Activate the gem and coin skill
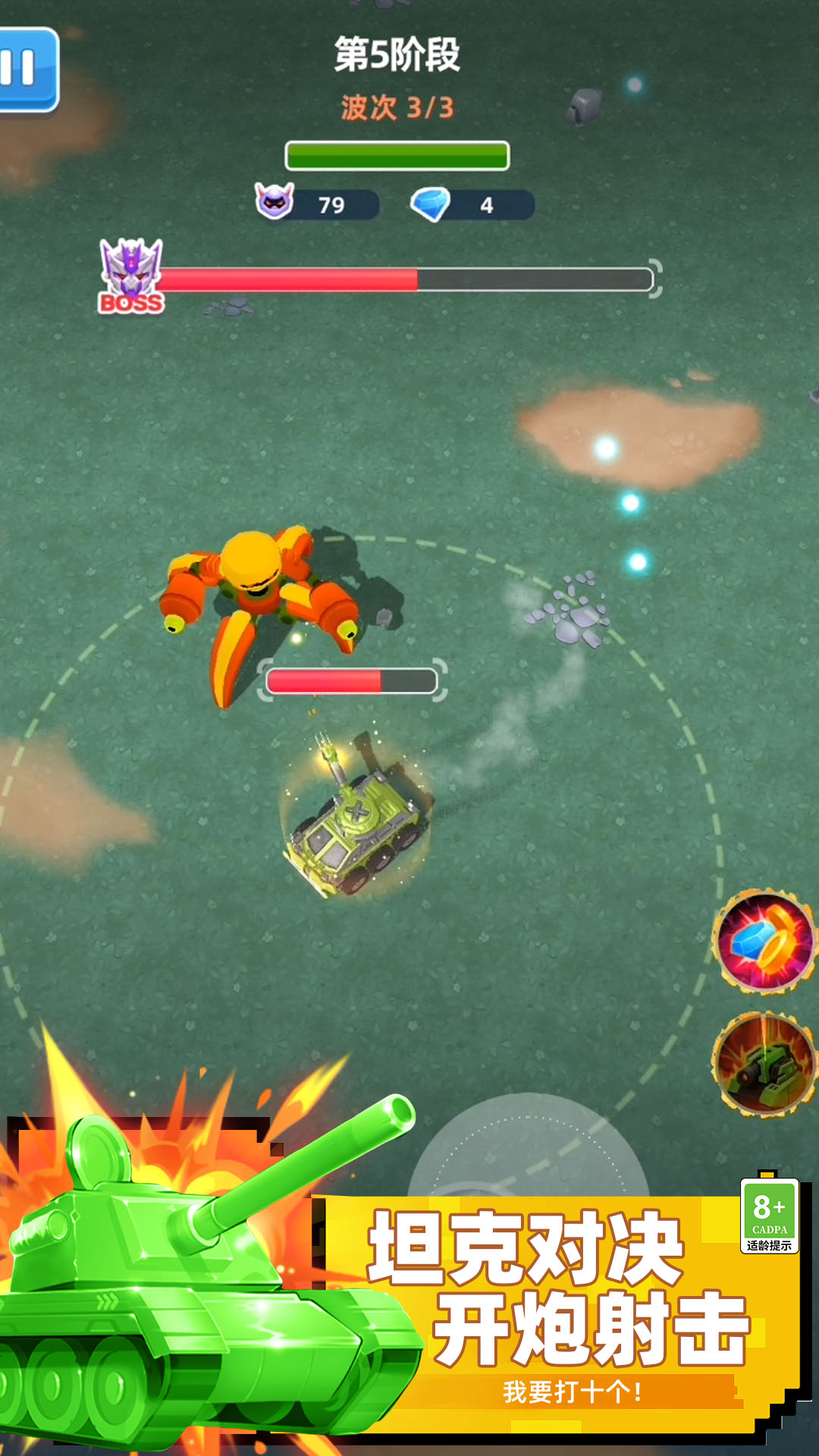This screenshot has height=1456, width=819. coord(764,942)
